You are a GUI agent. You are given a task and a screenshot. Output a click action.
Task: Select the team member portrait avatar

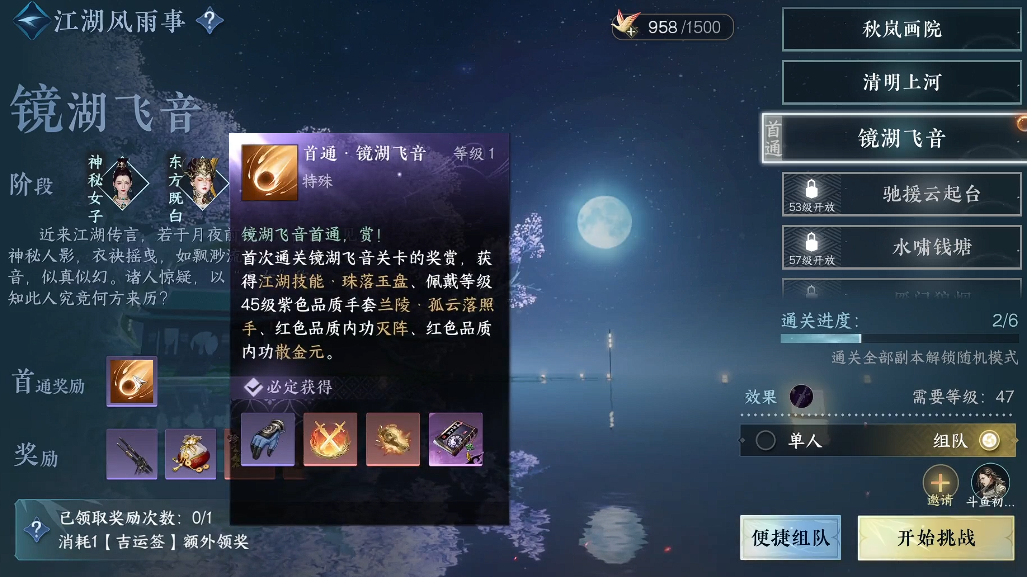click(x=989, y=483)
